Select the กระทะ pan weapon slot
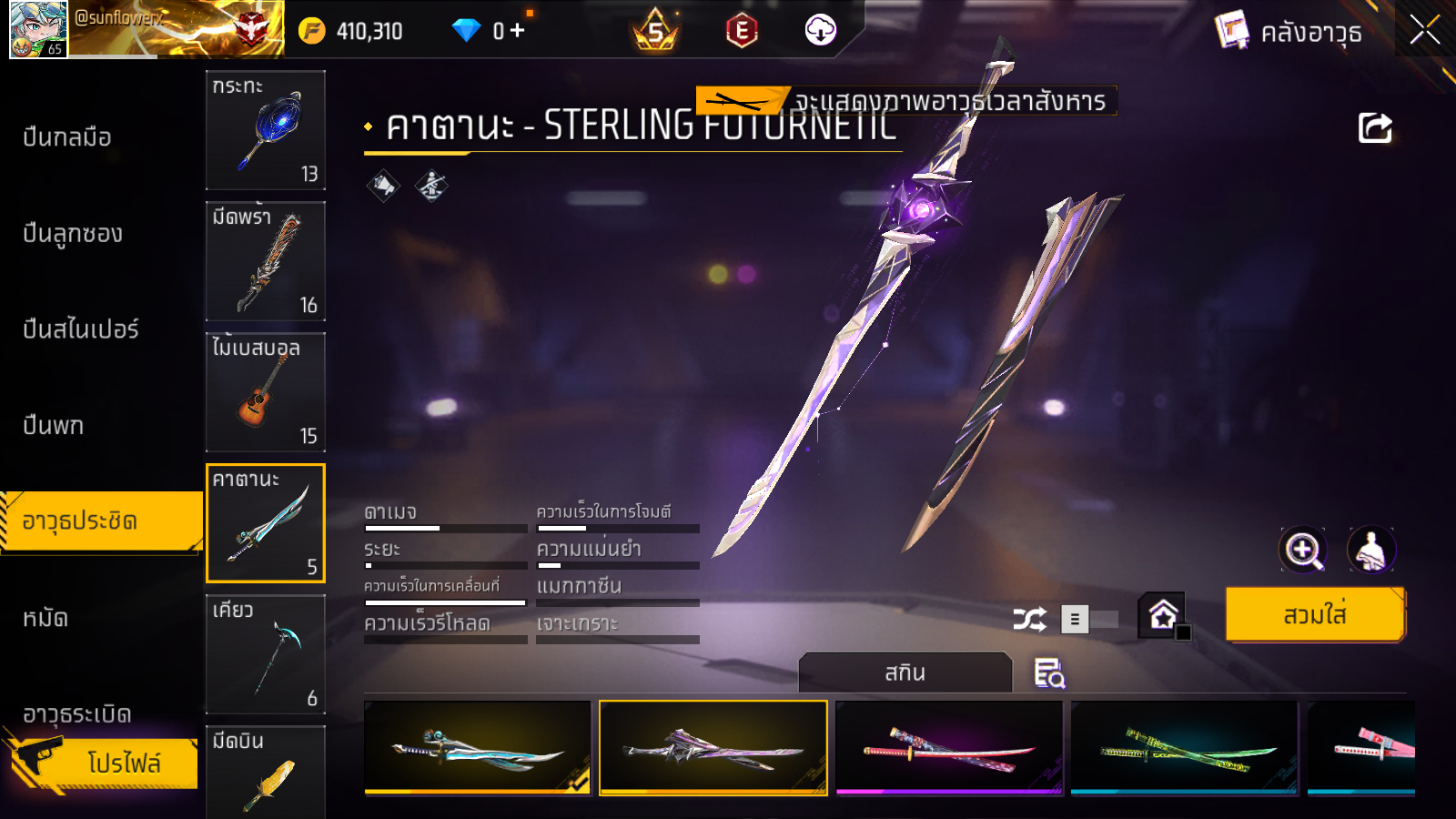Screen dimensions: 1456x819 coord(266,130)
